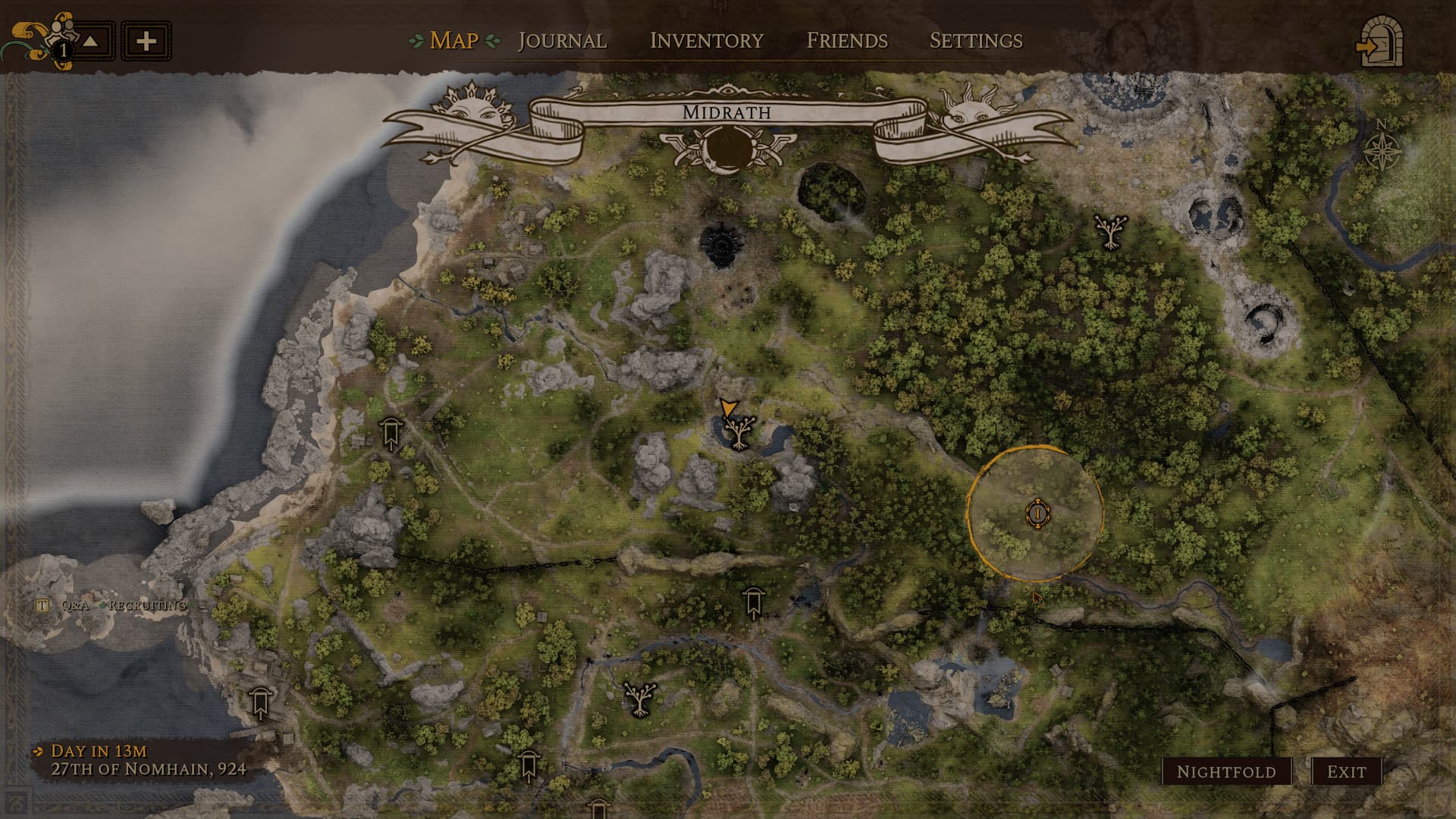Select the orange circled quest marker
1456x819 pixels.
pos(1036,513)
